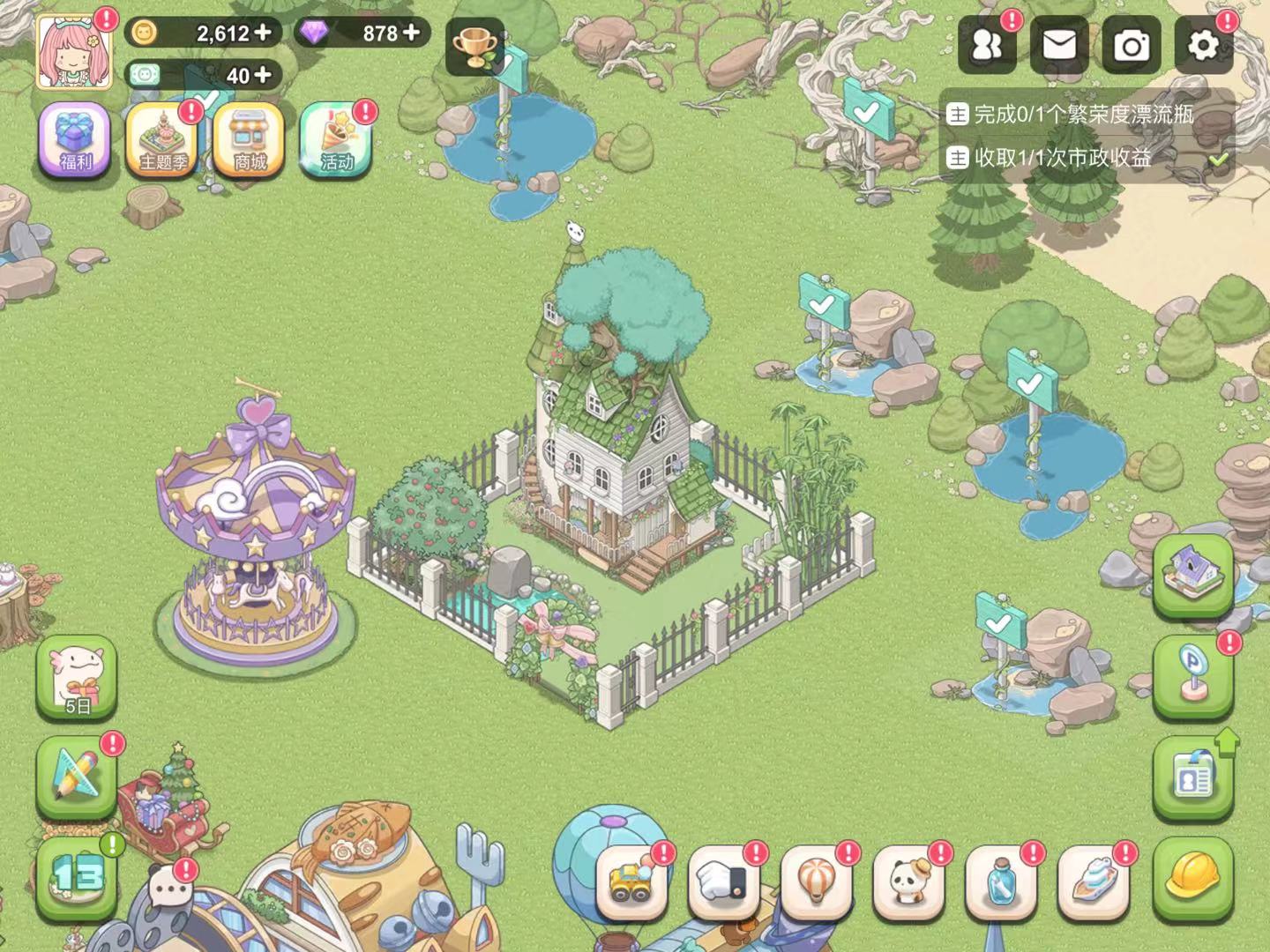This screenshot has width=1270, height=952.
Task: Open the drift bottle feature
Action: coord(1001,881)
